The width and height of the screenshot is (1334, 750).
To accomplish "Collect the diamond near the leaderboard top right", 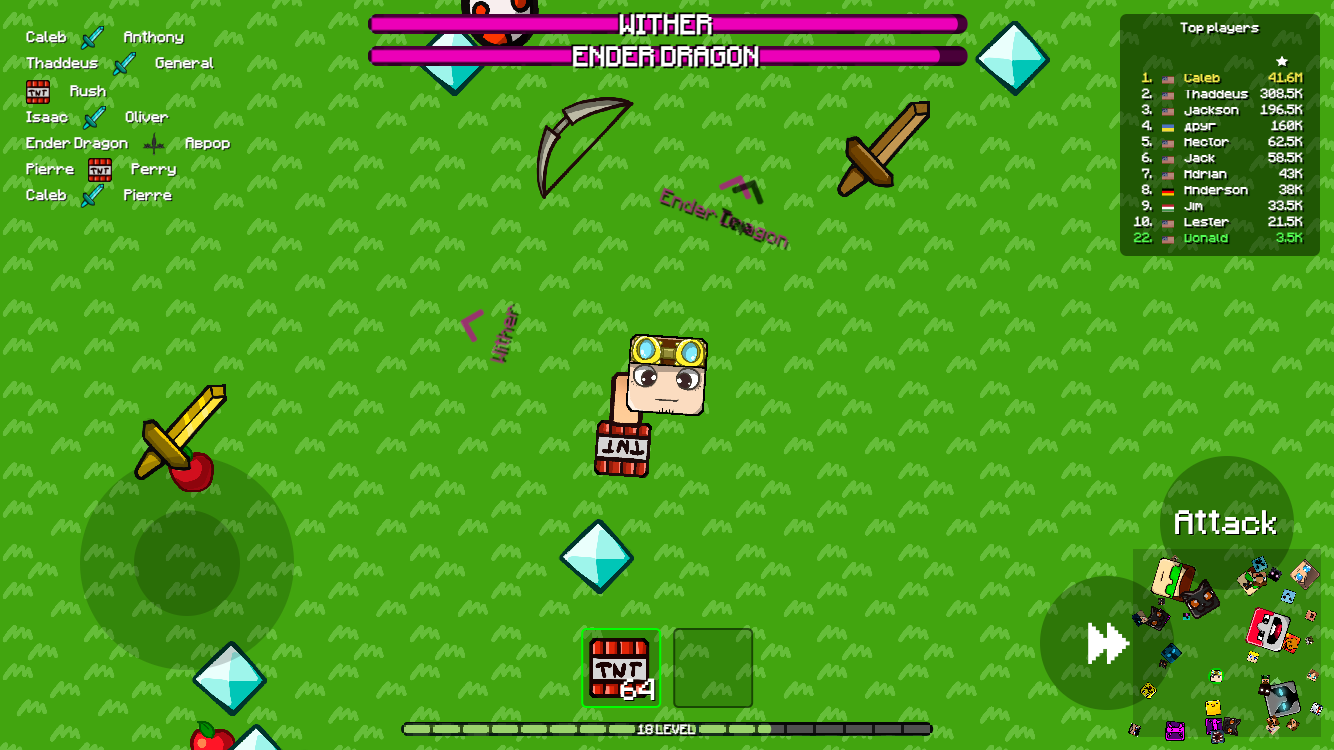I will (1013, 57).
